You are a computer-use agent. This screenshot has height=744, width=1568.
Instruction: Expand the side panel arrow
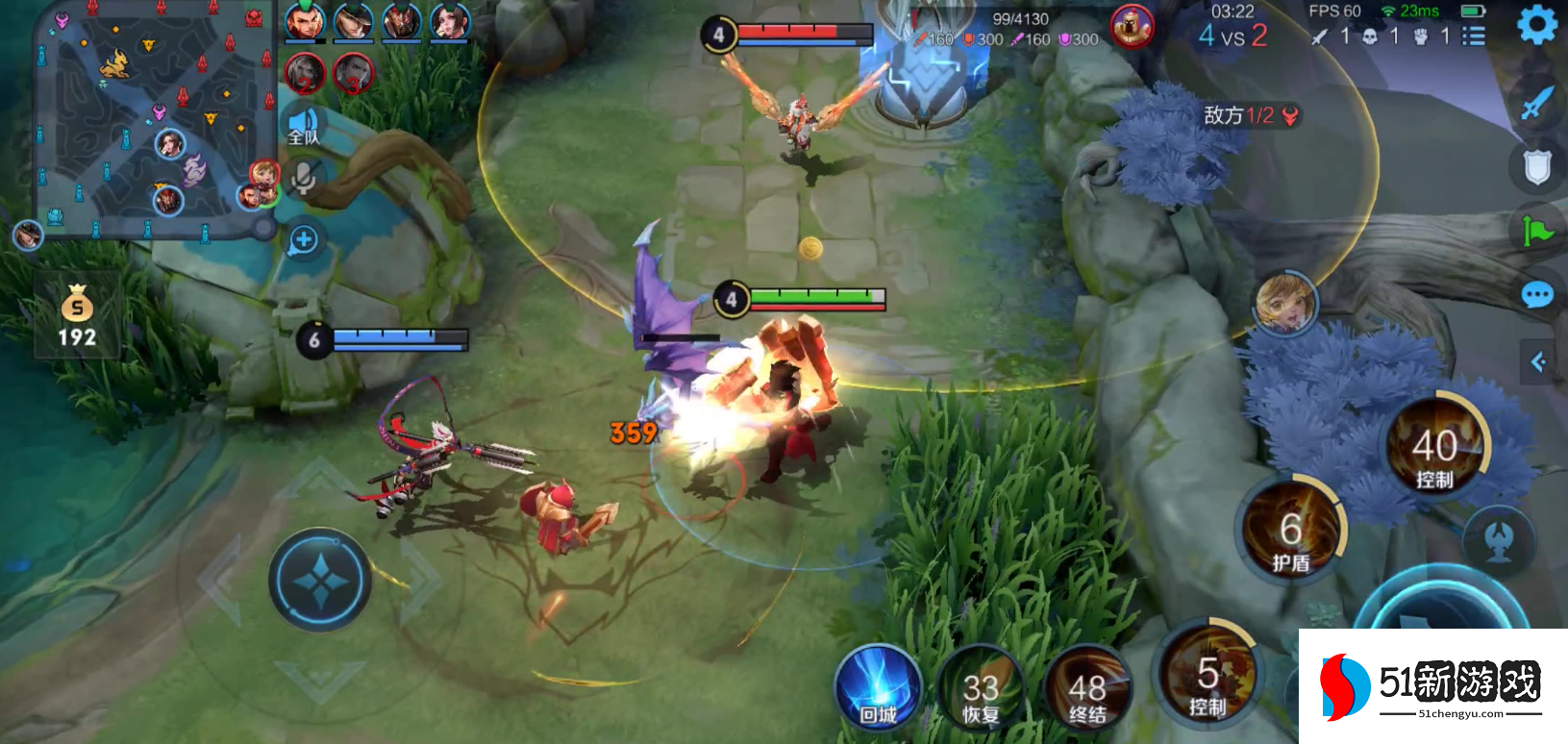click(x=1538, y=361)
